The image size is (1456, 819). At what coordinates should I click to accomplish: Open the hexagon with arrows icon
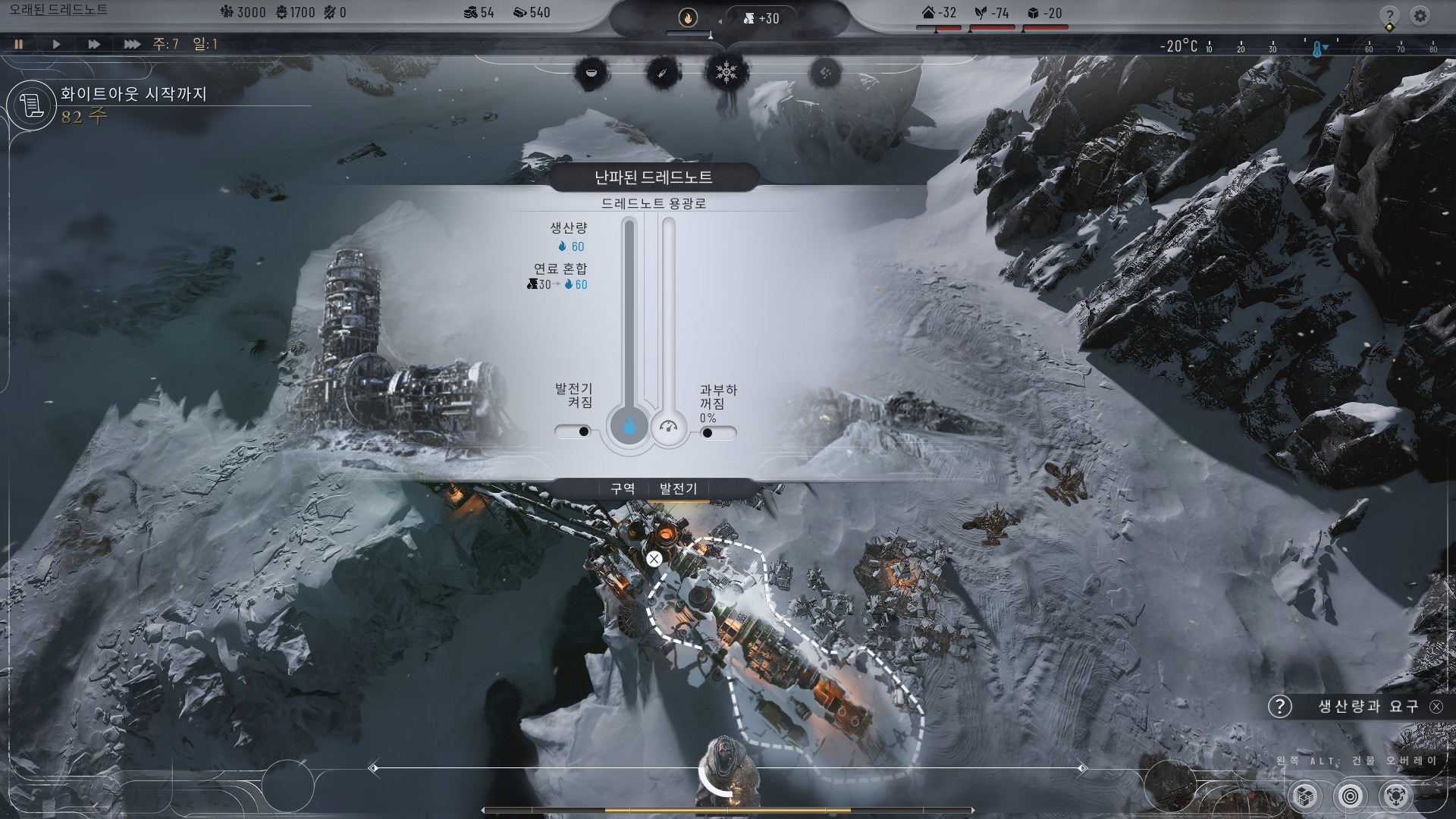pos(1396,795)
